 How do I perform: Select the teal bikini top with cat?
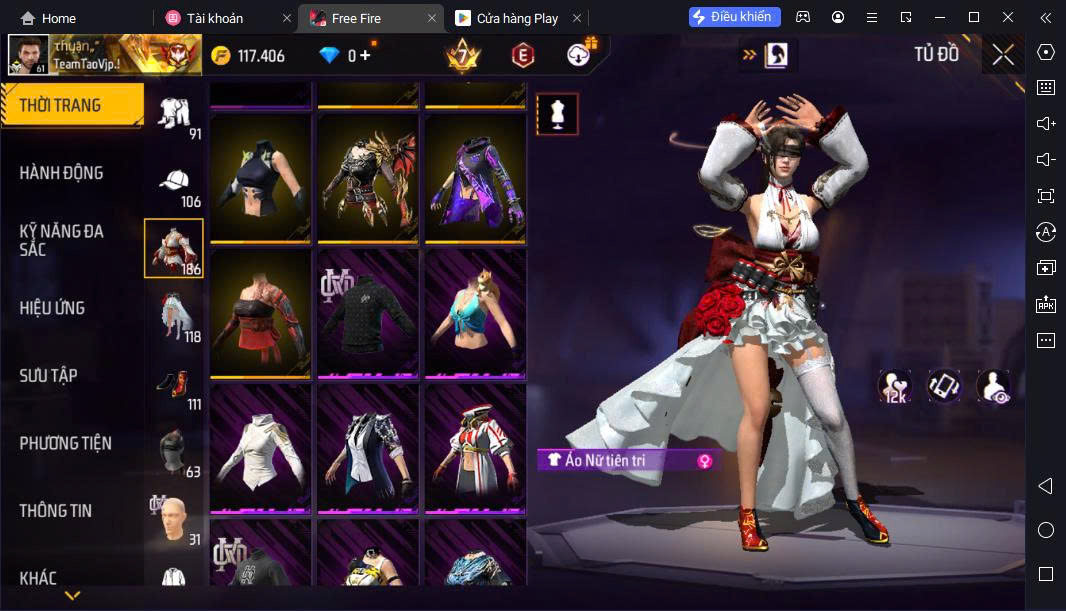(x=475, y=312)
